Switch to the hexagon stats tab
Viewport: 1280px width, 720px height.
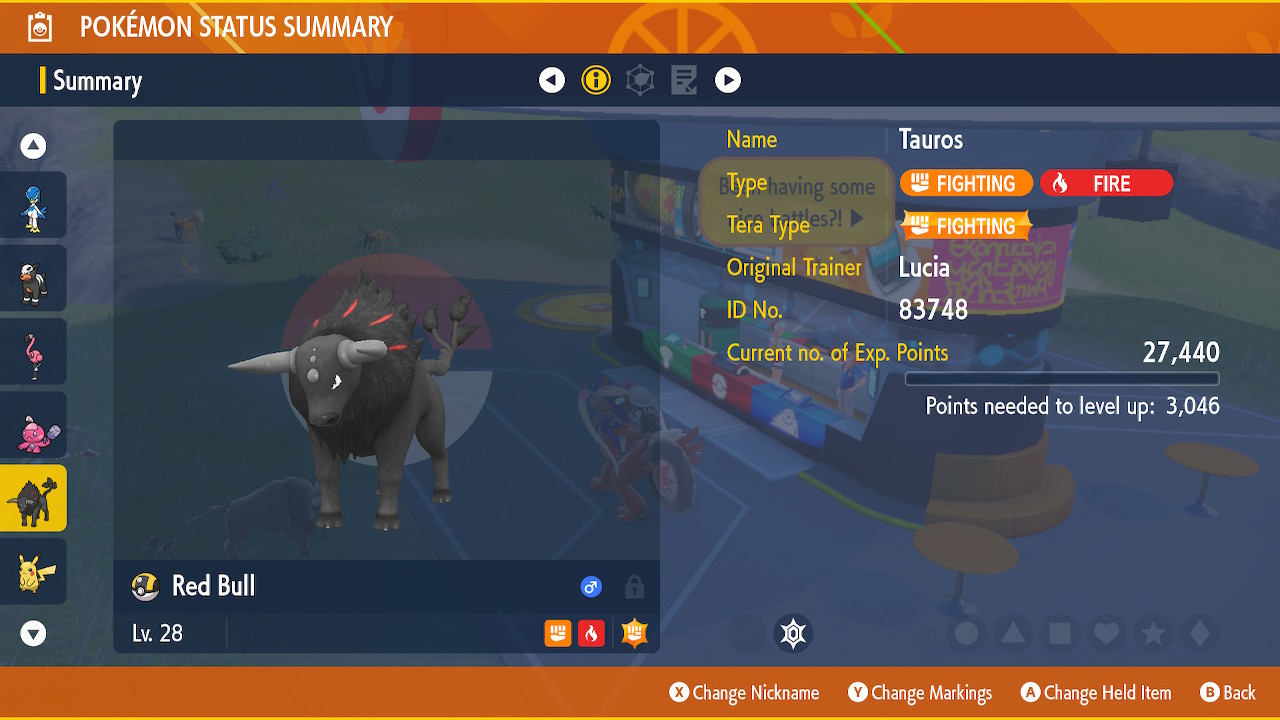(640, 80)
